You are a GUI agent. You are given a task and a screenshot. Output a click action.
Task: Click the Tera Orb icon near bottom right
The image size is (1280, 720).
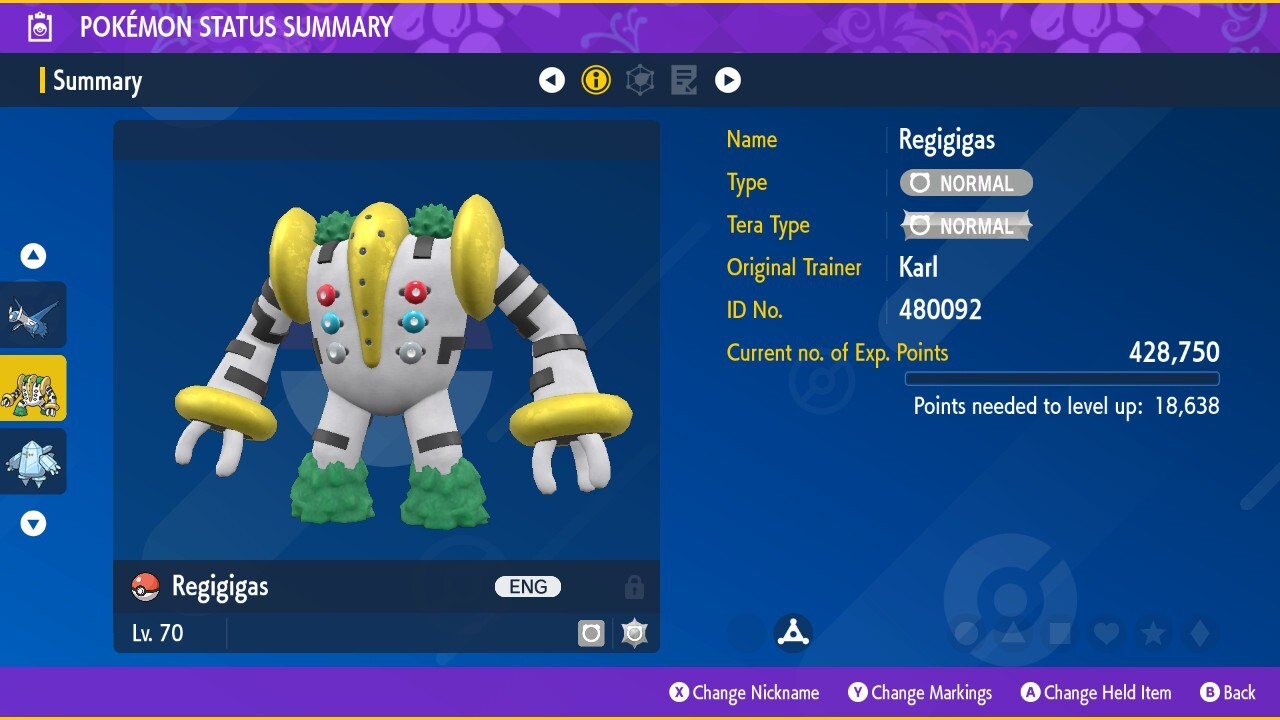point(793,631)
